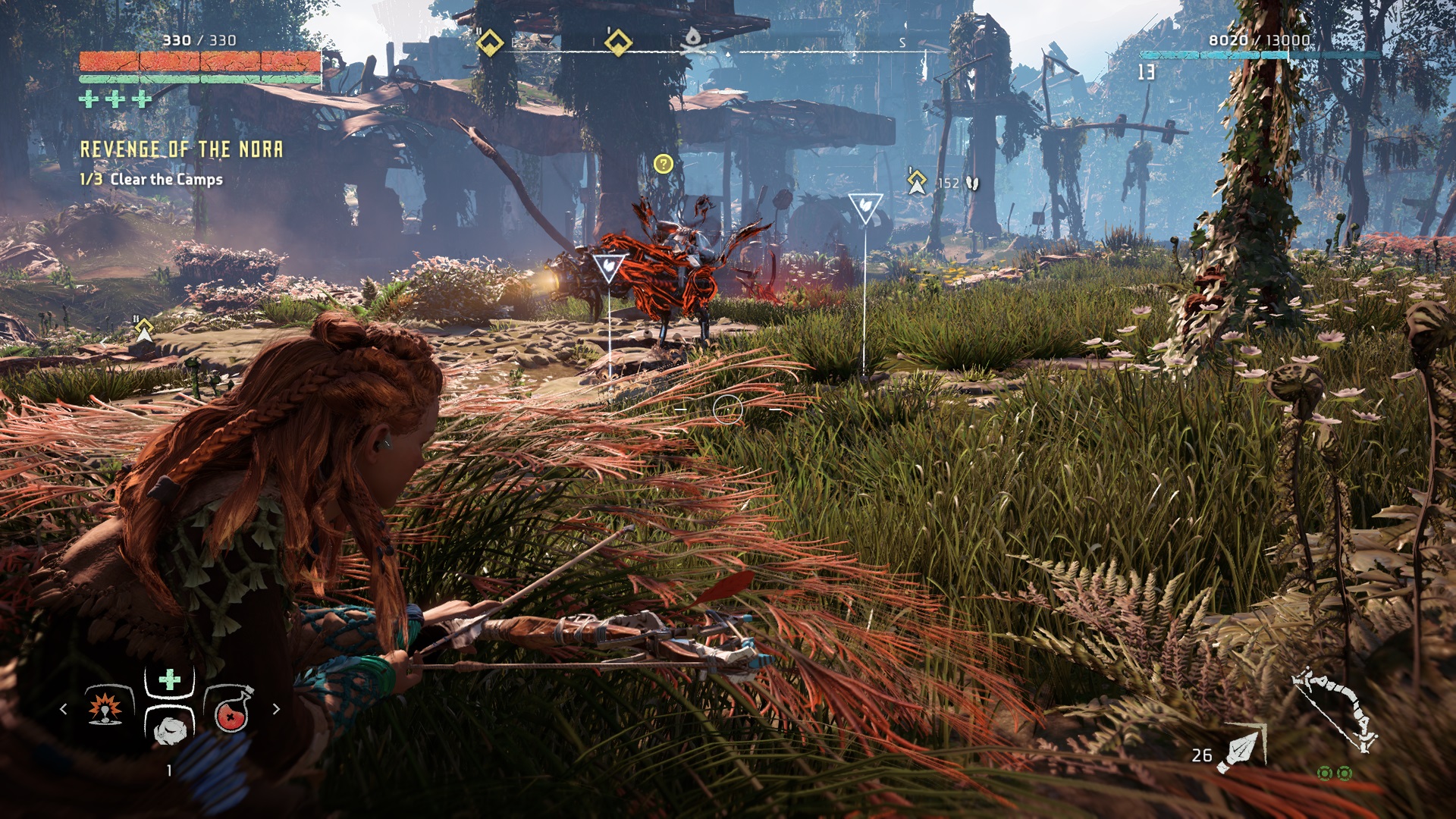The image size is (1456, 819).
Task: Cycle tools with the left arrow
Action: click(64, 709)
